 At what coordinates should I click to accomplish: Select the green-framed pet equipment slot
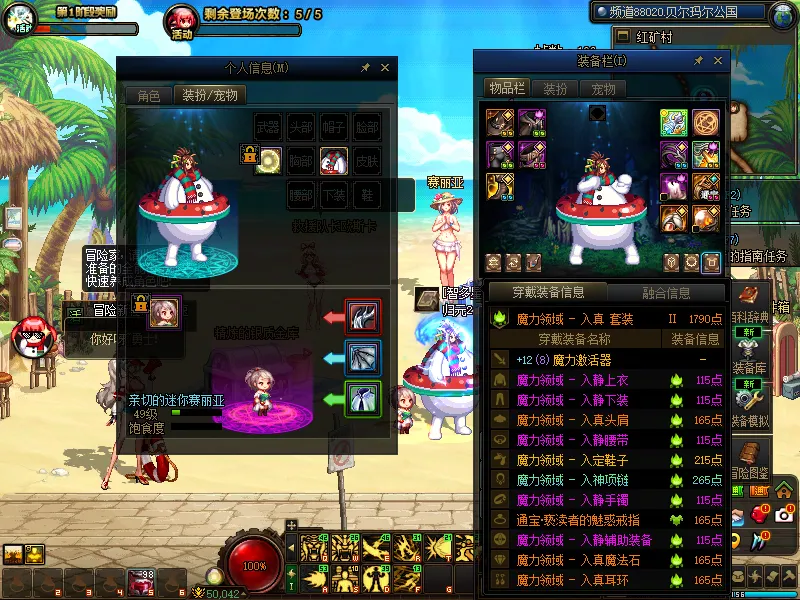pyautogui.click(x=361, y=399)
